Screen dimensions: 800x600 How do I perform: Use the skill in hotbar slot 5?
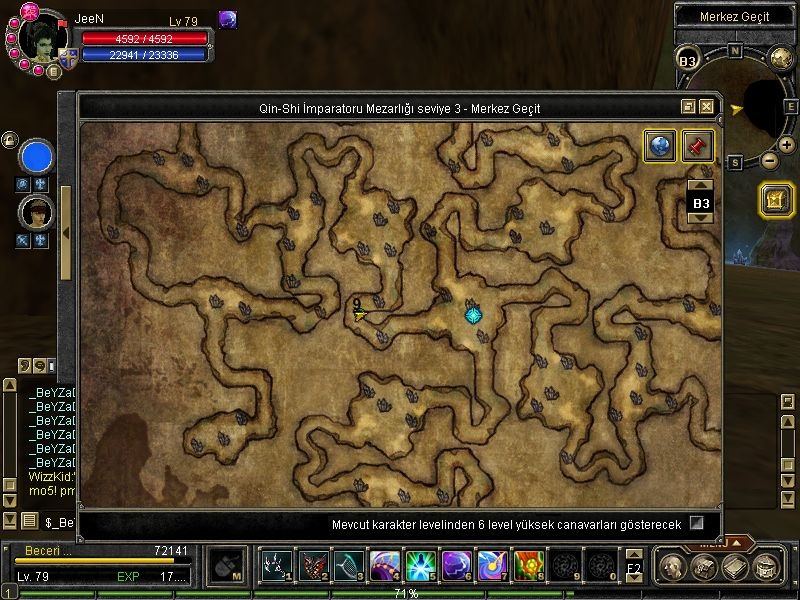tap(417, 566)
